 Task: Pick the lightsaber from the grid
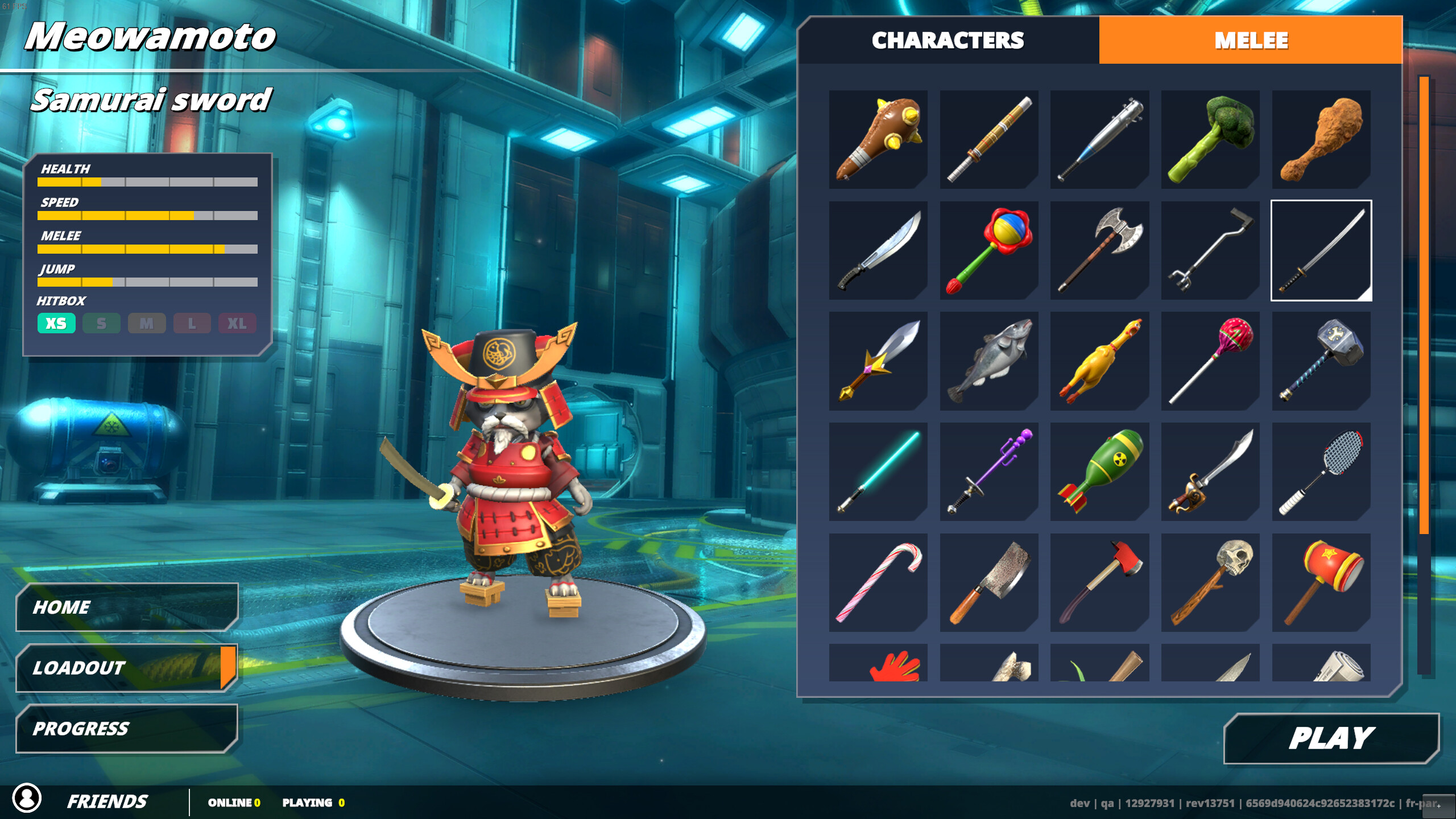point(878,471)
